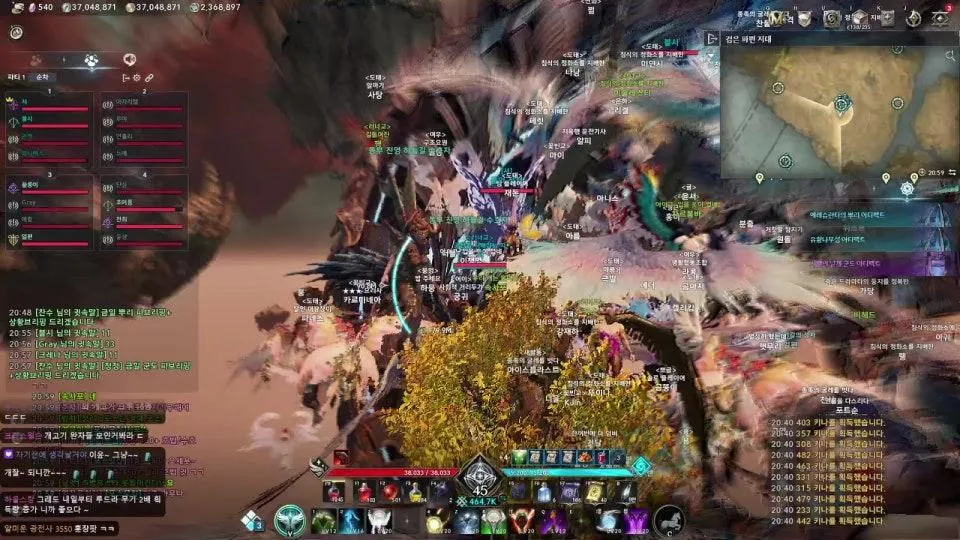Open the raid party tab with paw icon
The height and width of the screenshot is (540, 960).
[92, 60]
